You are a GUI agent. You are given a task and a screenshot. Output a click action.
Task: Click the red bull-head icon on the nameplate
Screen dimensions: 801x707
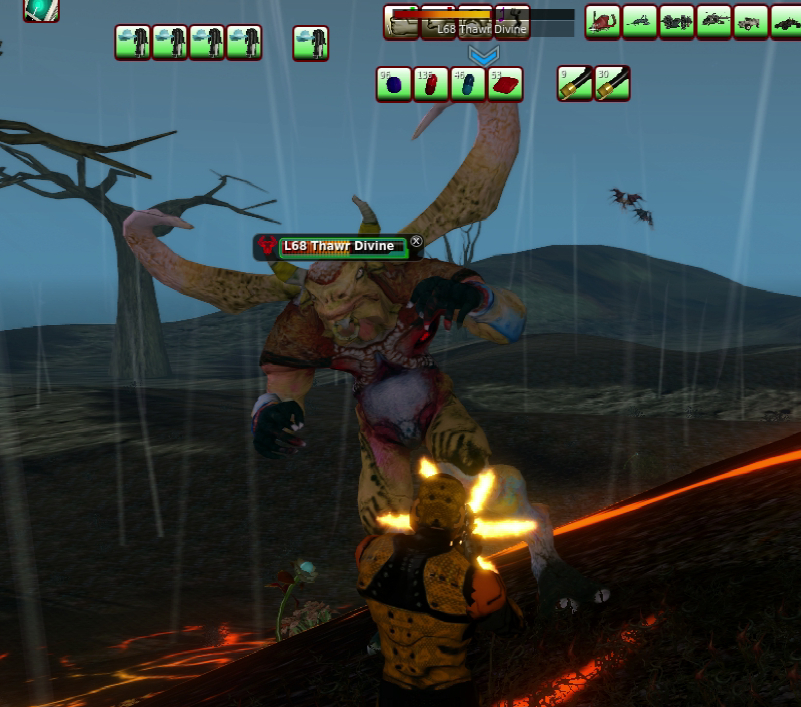(x=267, y=246)
